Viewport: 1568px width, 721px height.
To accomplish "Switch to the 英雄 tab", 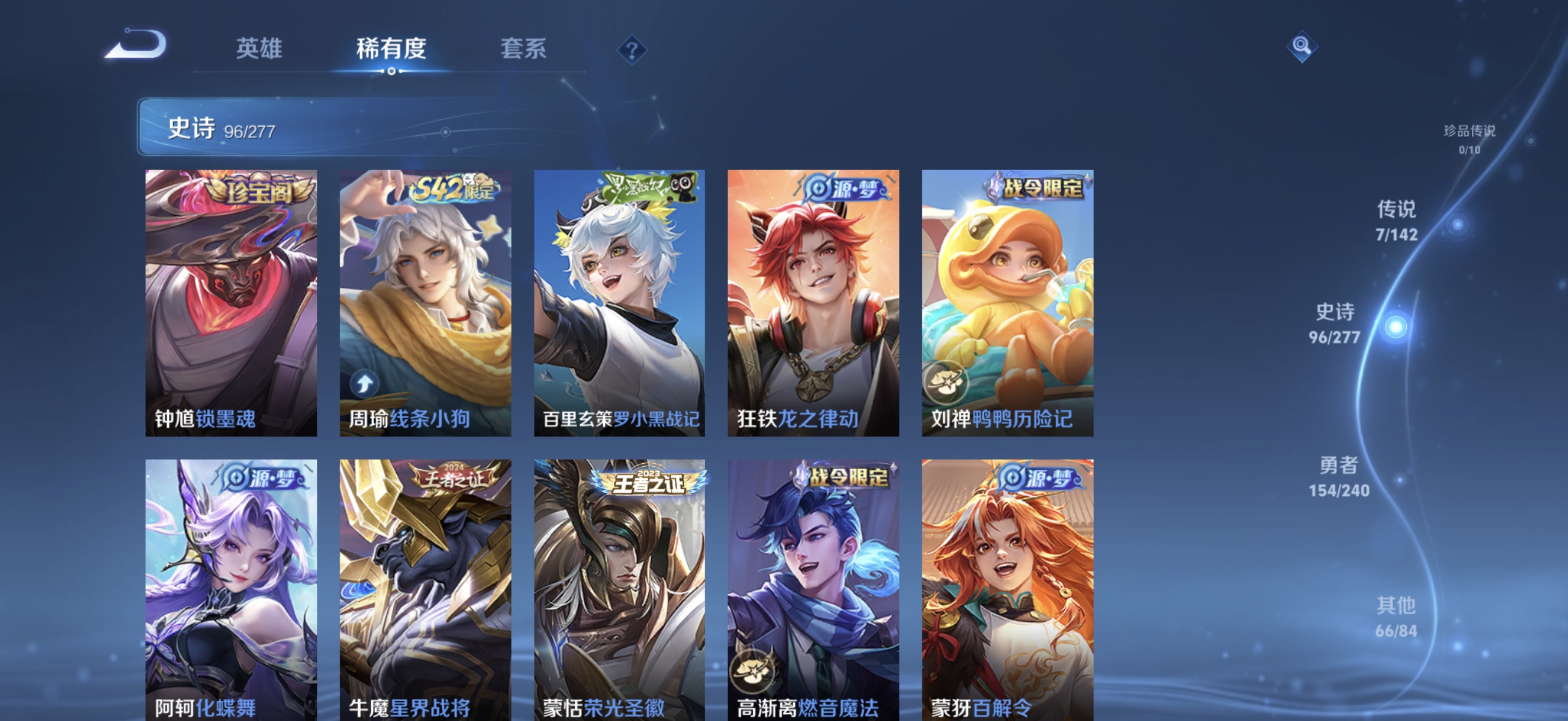I will coord(260,50).
